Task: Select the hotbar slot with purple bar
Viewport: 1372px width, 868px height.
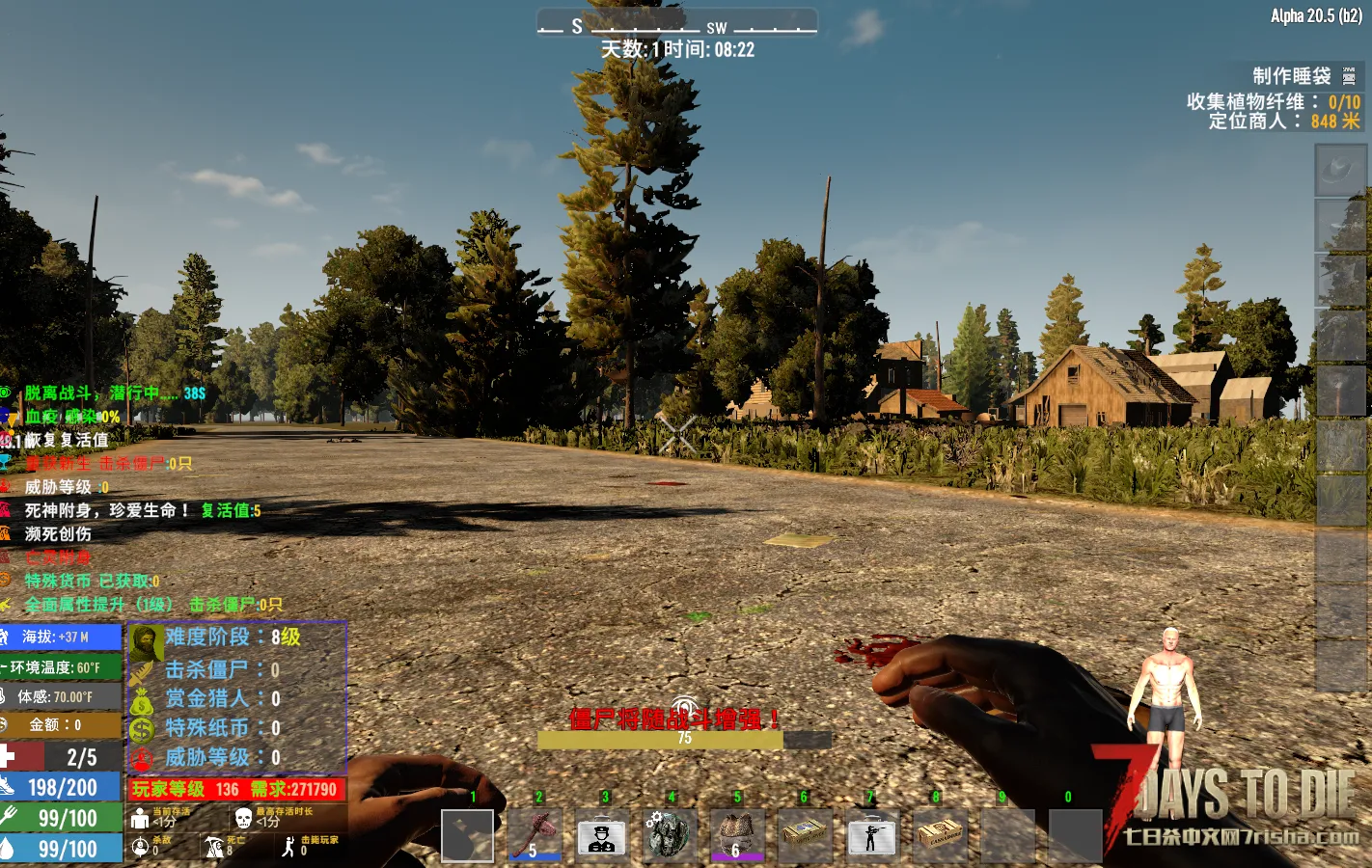Action: (x=736, y=835)
